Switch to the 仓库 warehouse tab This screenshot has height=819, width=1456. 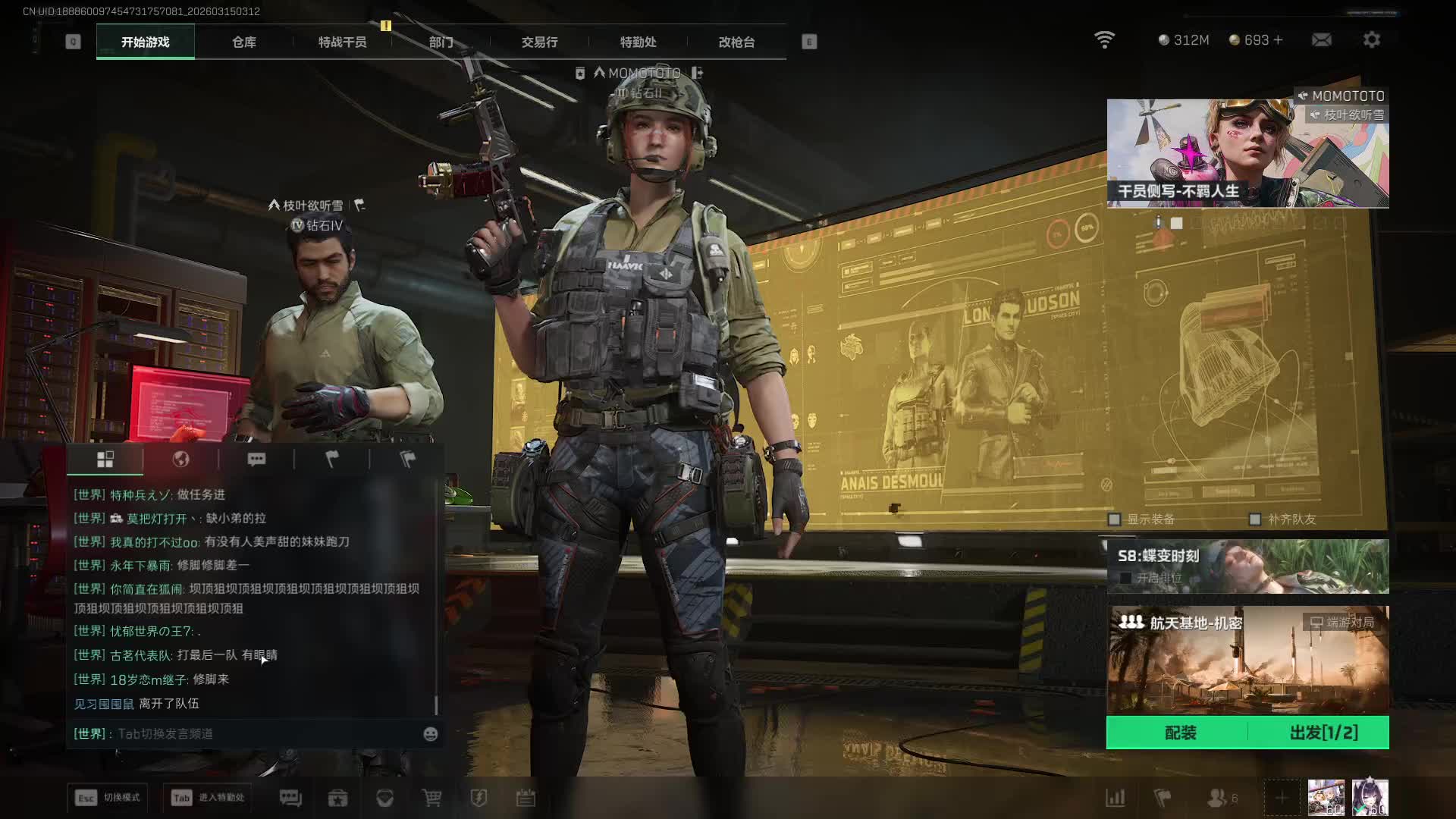tap(243, 42)
